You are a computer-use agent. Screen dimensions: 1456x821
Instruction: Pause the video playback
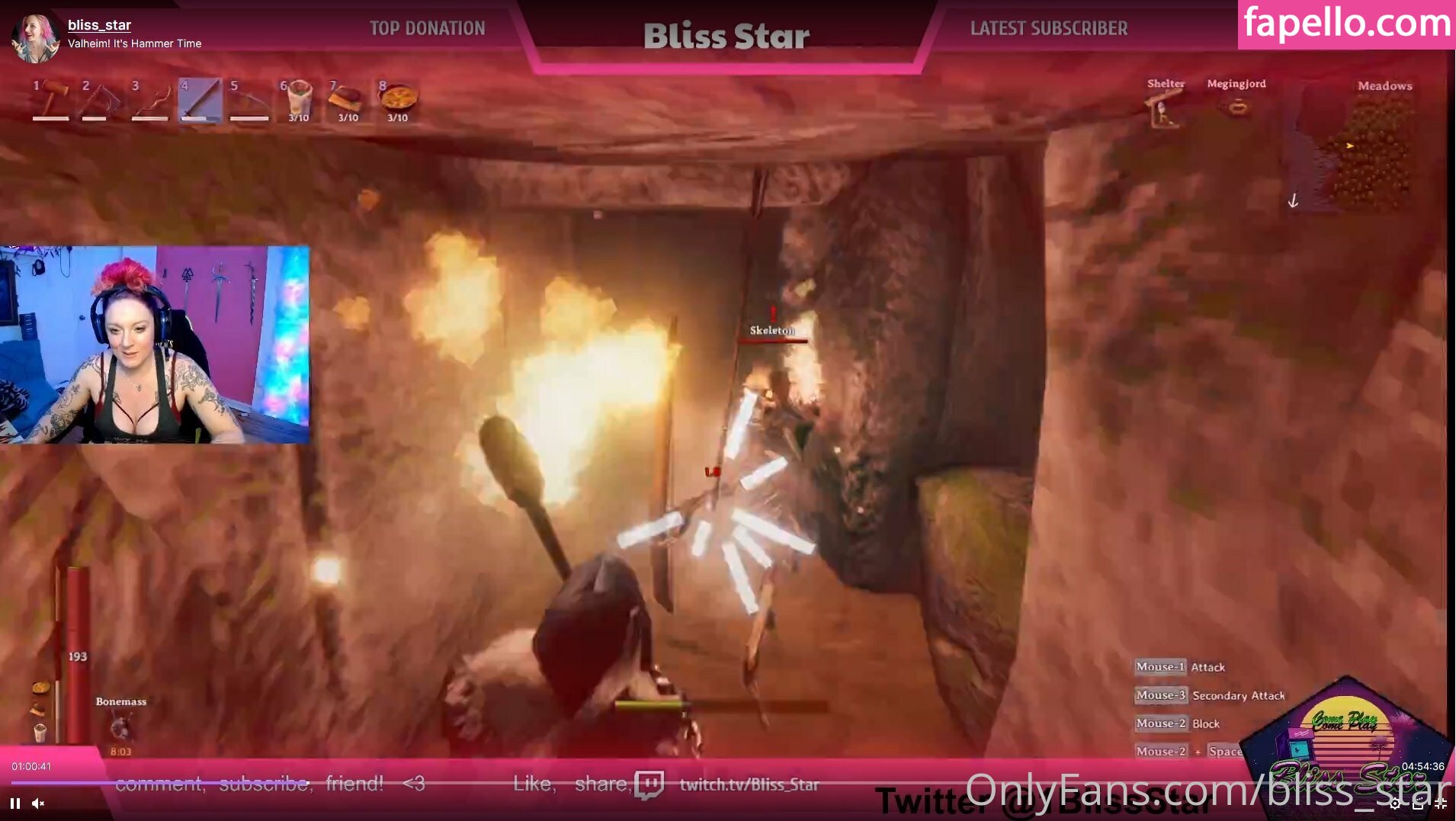point(15,803)
